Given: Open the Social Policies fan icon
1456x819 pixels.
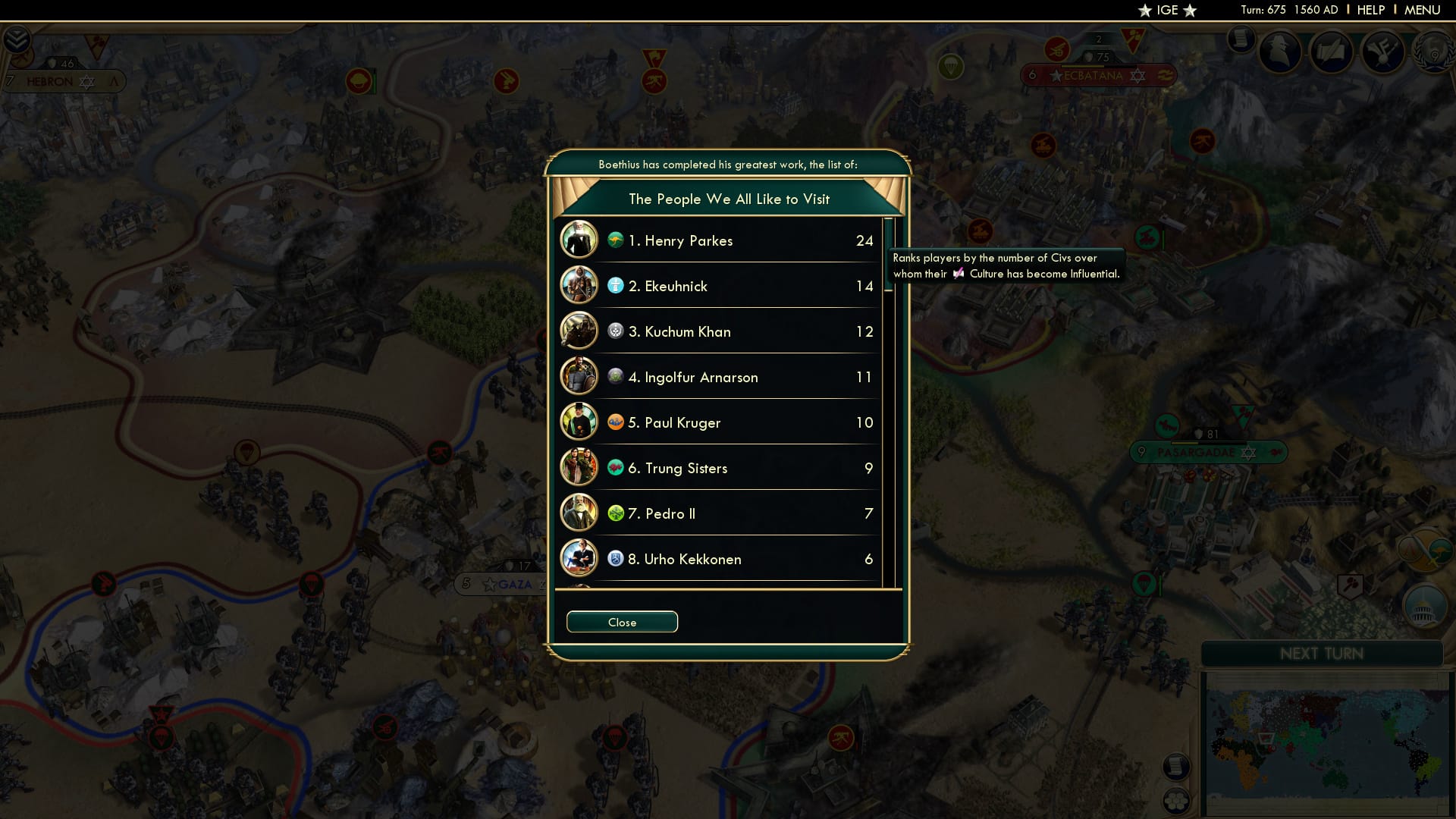Looking at the screenshot, I should click(1381, 51).
